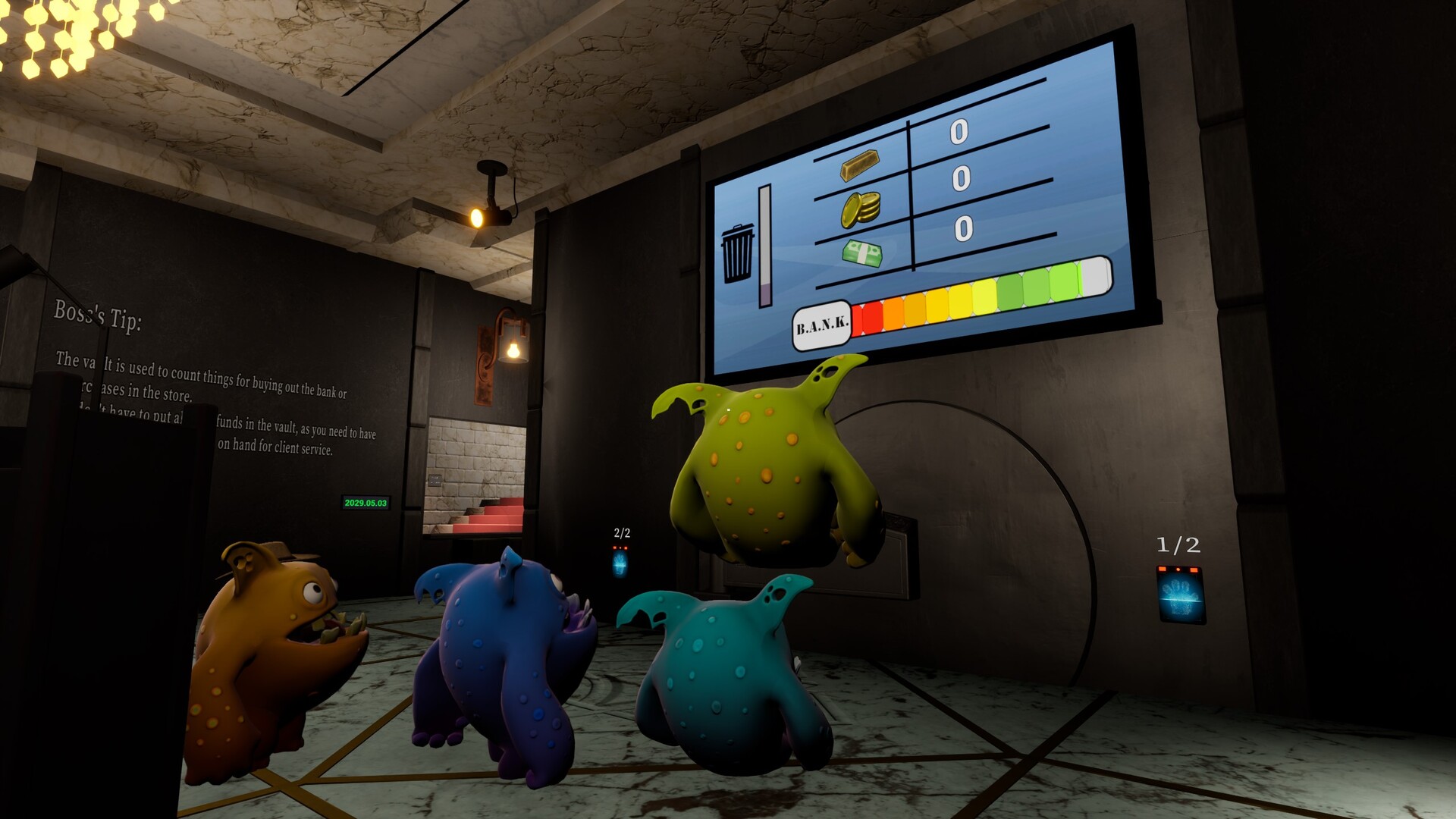Toggle the right orange indicator on the 2/2 scanner
1456x819 pixels.
(626, 548)
